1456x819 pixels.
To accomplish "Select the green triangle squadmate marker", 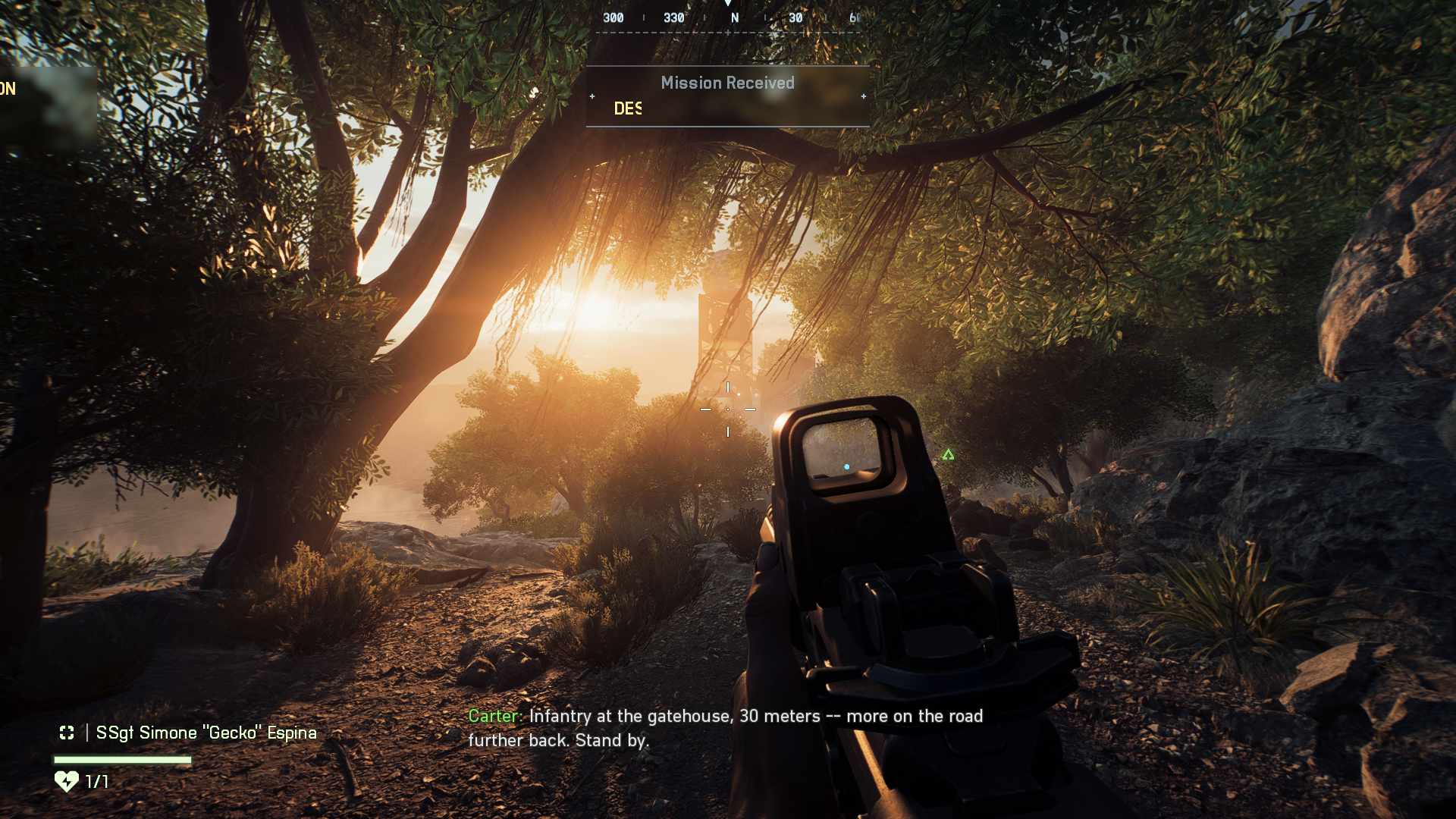I will 948,455.
